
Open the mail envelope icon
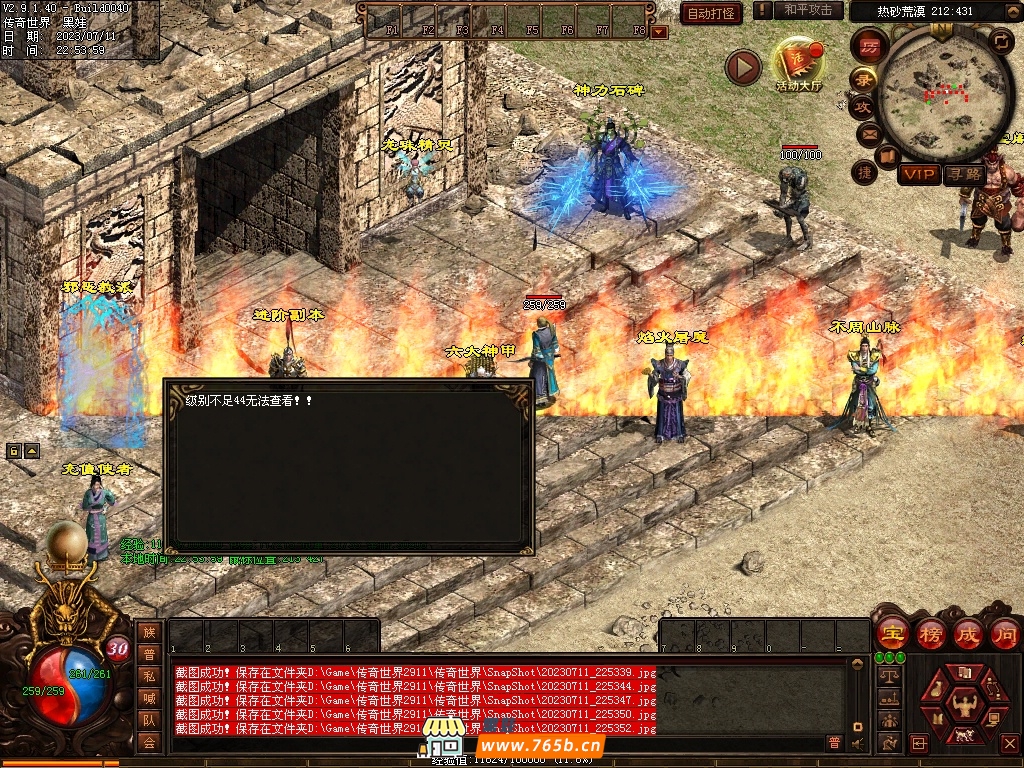coord(868,133)
